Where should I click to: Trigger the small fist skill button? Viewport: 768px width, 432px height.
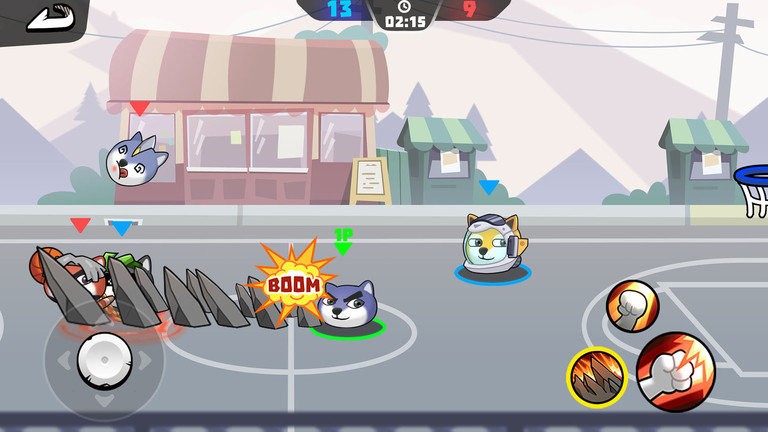632,305
